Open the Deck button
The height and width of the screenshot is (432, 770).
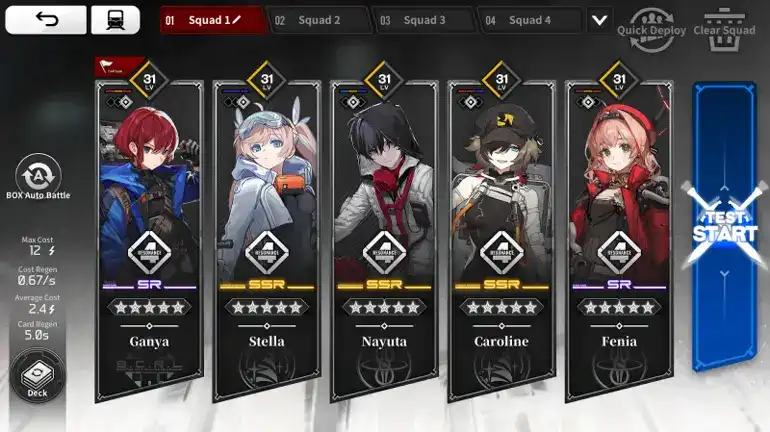pyautogui.click(x=37, y=375)
